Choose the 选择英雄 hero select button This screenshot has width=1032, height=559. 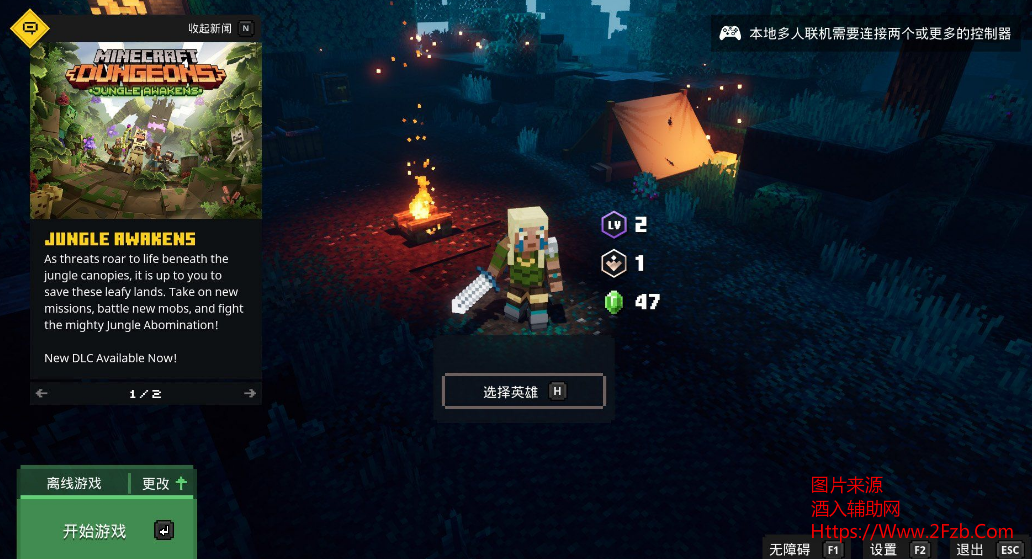(523, 392)
